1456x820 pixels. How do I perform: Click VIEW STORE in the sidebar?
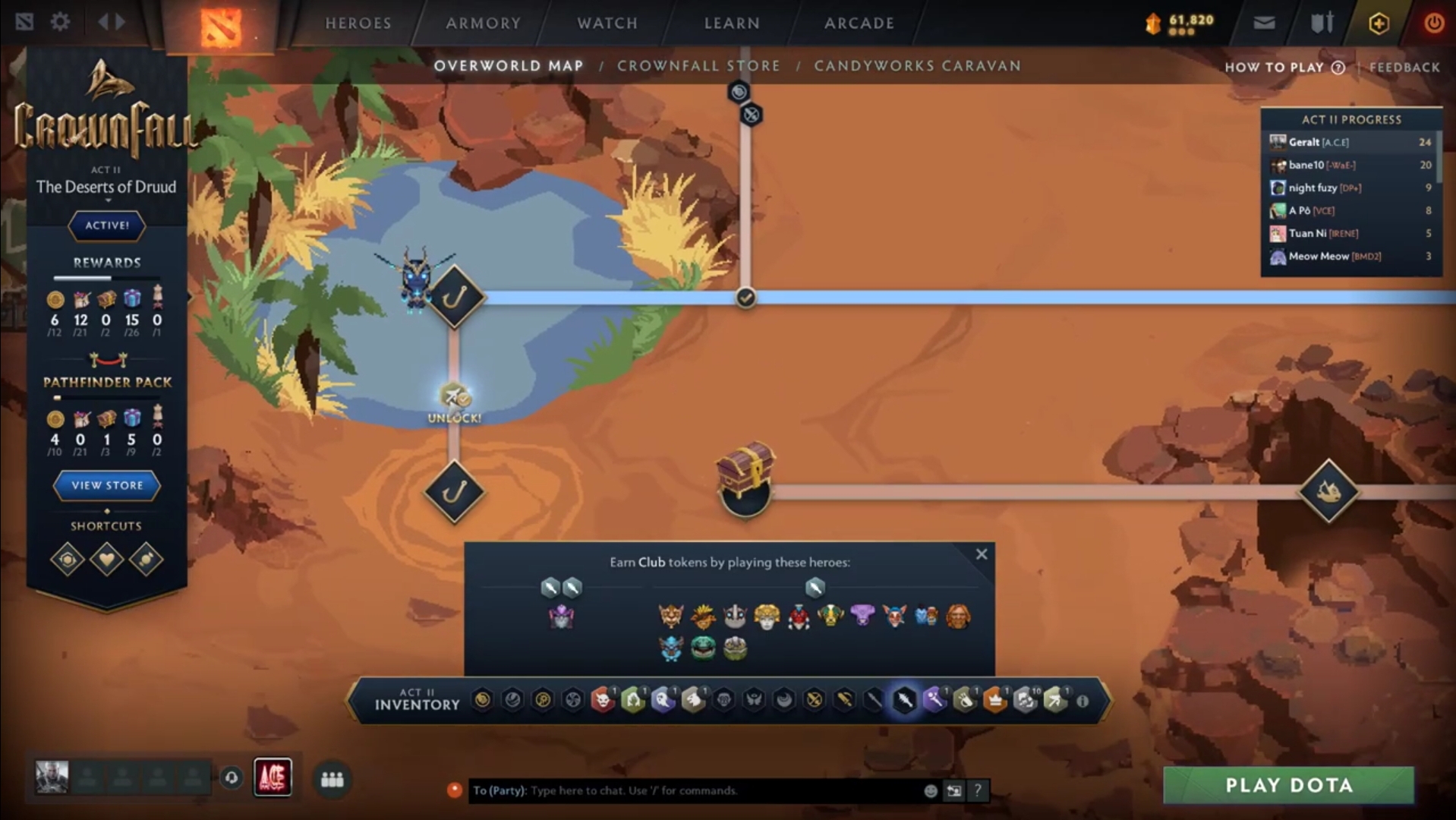(x=106, y=485)
